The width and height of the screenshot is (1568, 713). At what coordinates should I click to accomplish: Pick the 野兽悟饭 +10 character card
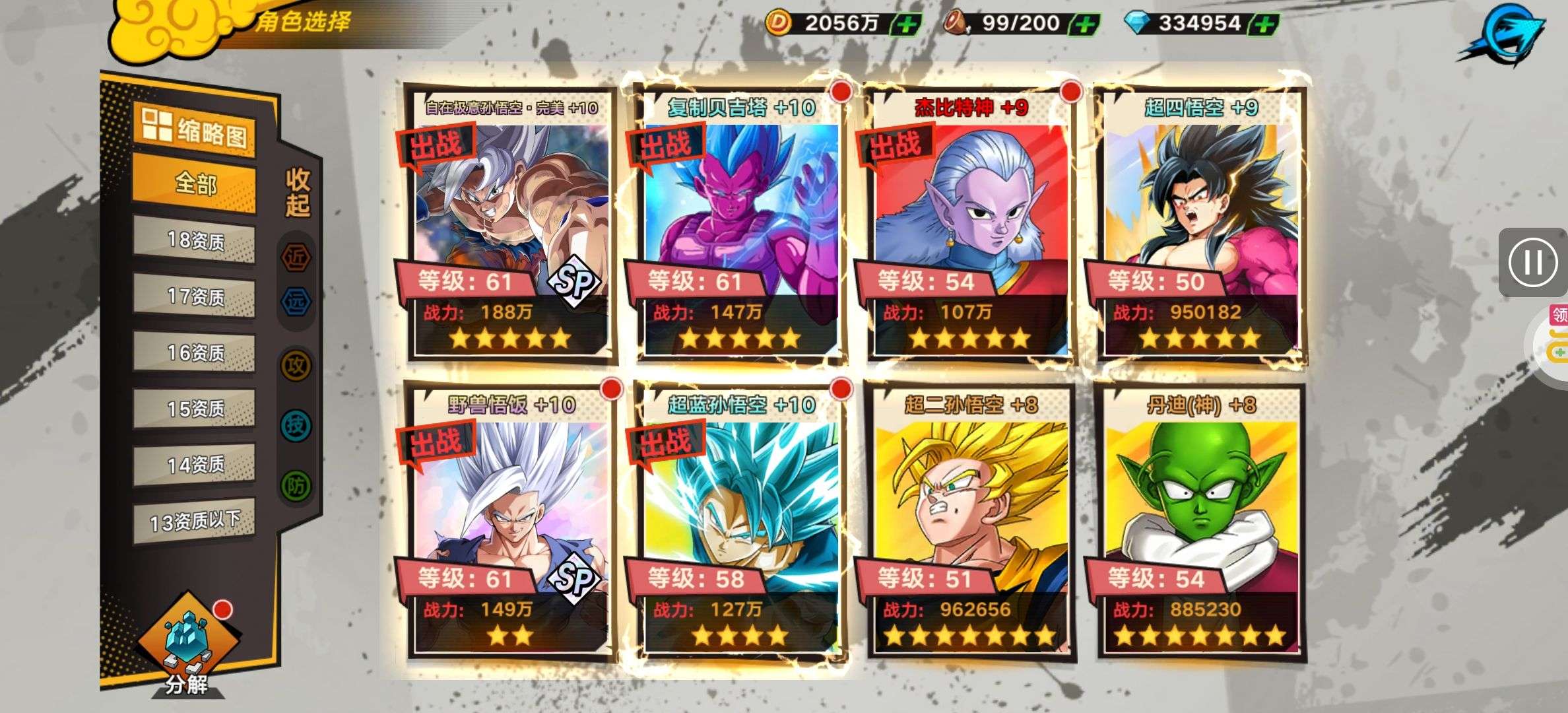click(511, 522)
